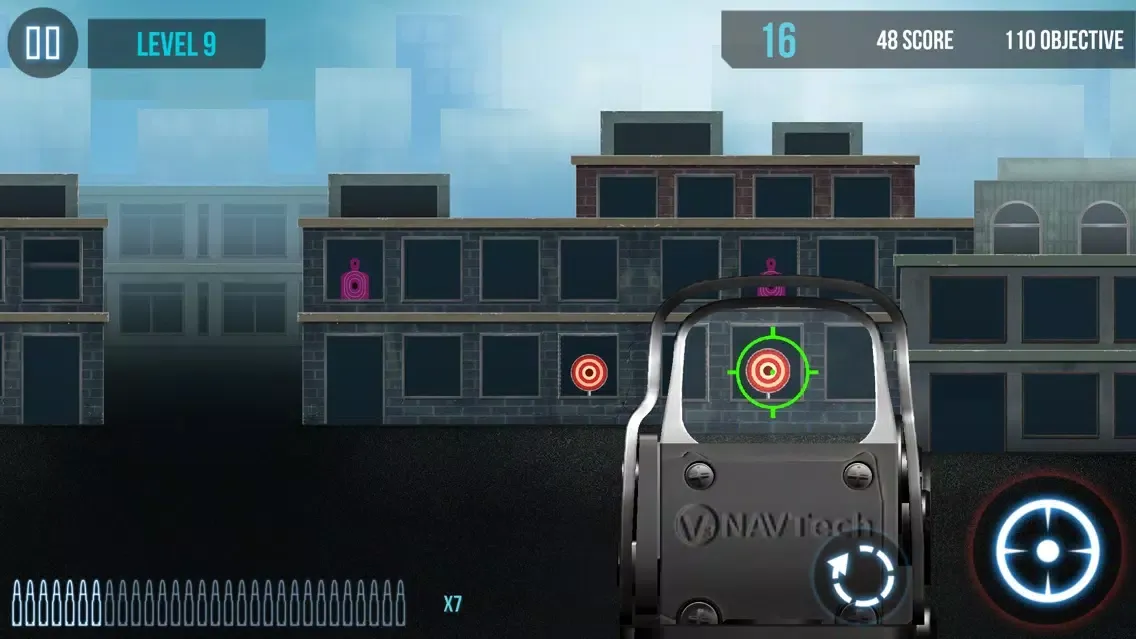Viewport: 1136px width, 639px height.
Task: Pause the game with the pause button
Action: (x=43, y=43)
